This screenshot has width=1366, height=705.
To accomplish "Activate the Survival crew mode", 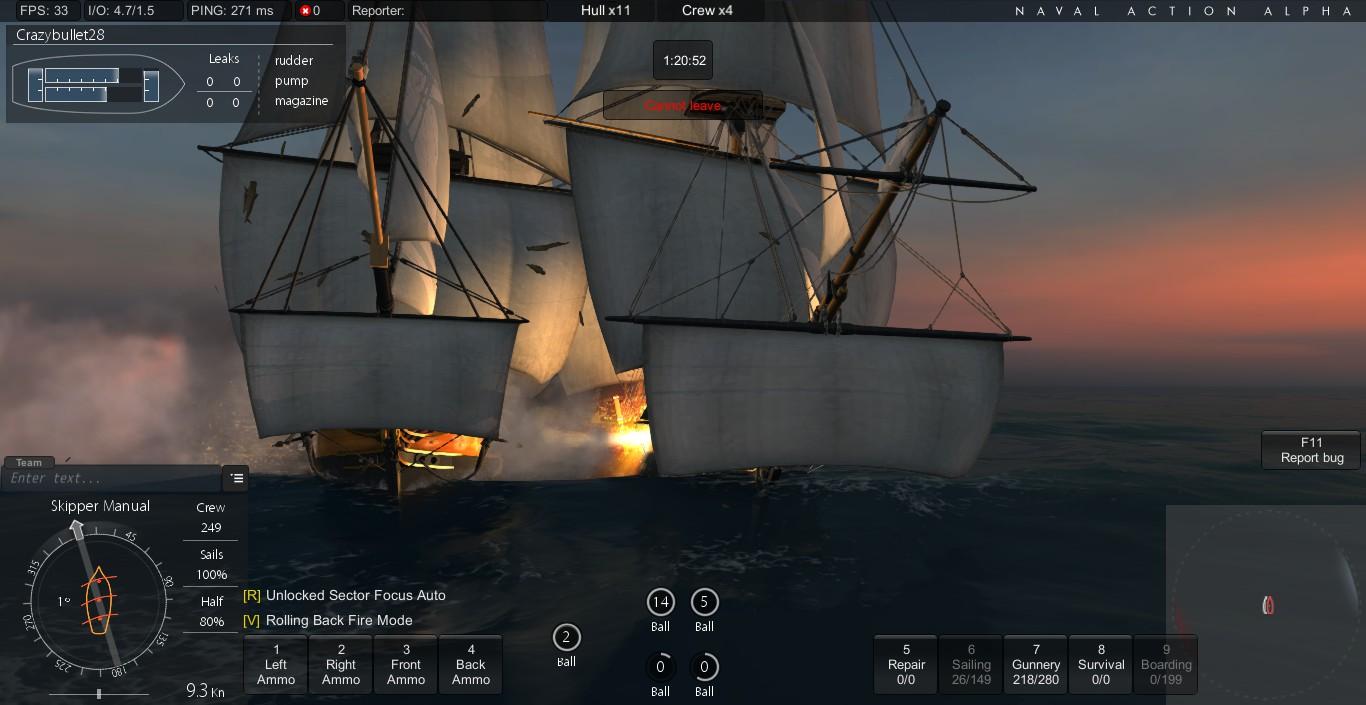I will click(x=1101, y=664).
